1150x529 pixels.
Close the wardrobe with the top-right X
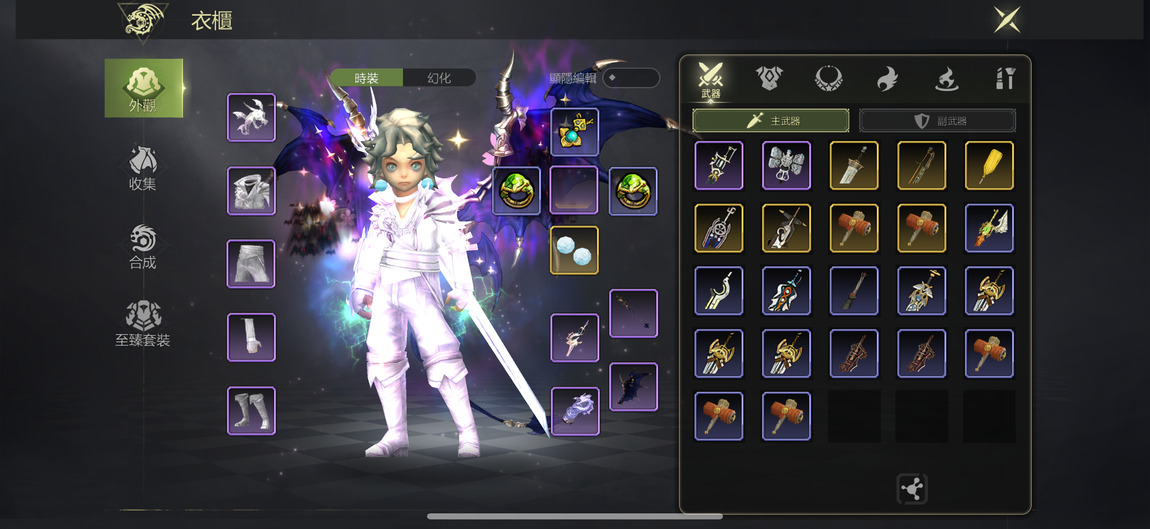click(x=1006, y=20)
